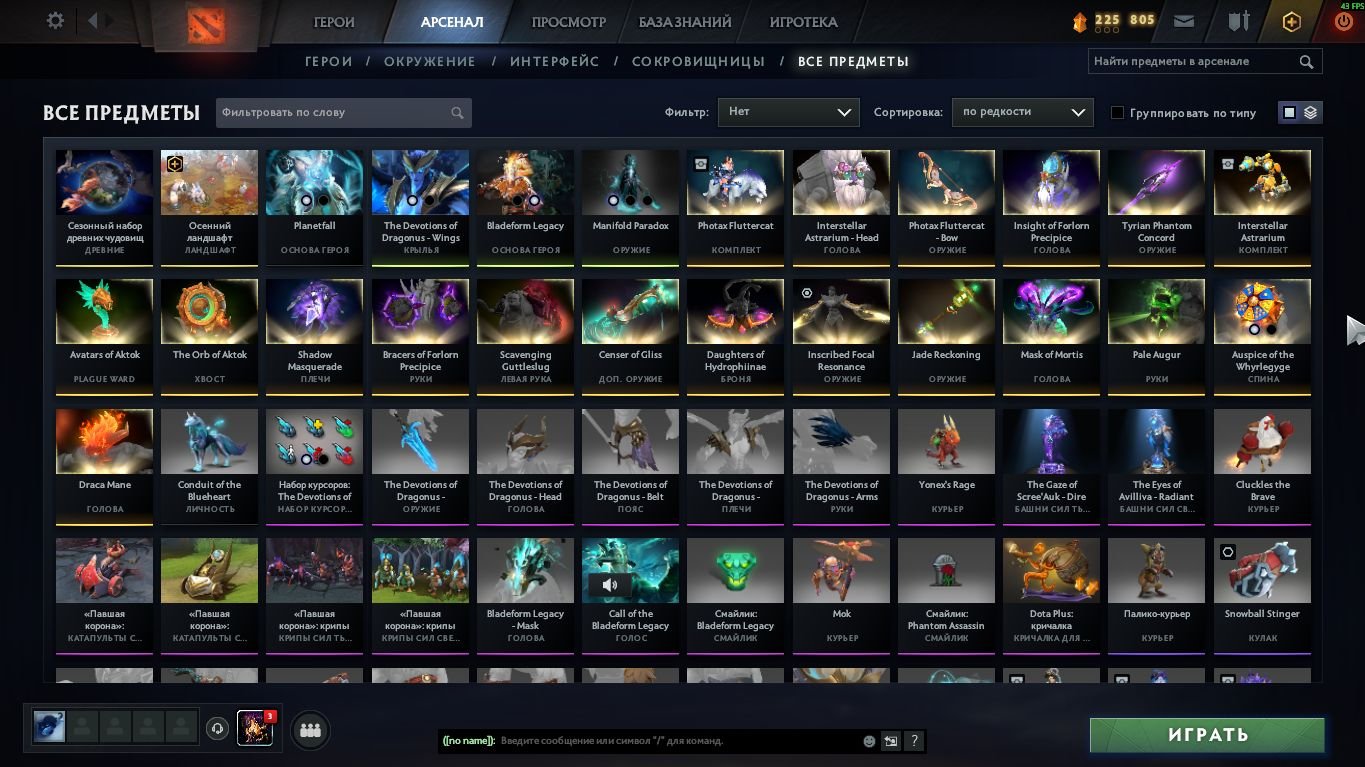
Task: Open the 'Фильтр: Нет' dropdown
Action: tap(788, 112)
